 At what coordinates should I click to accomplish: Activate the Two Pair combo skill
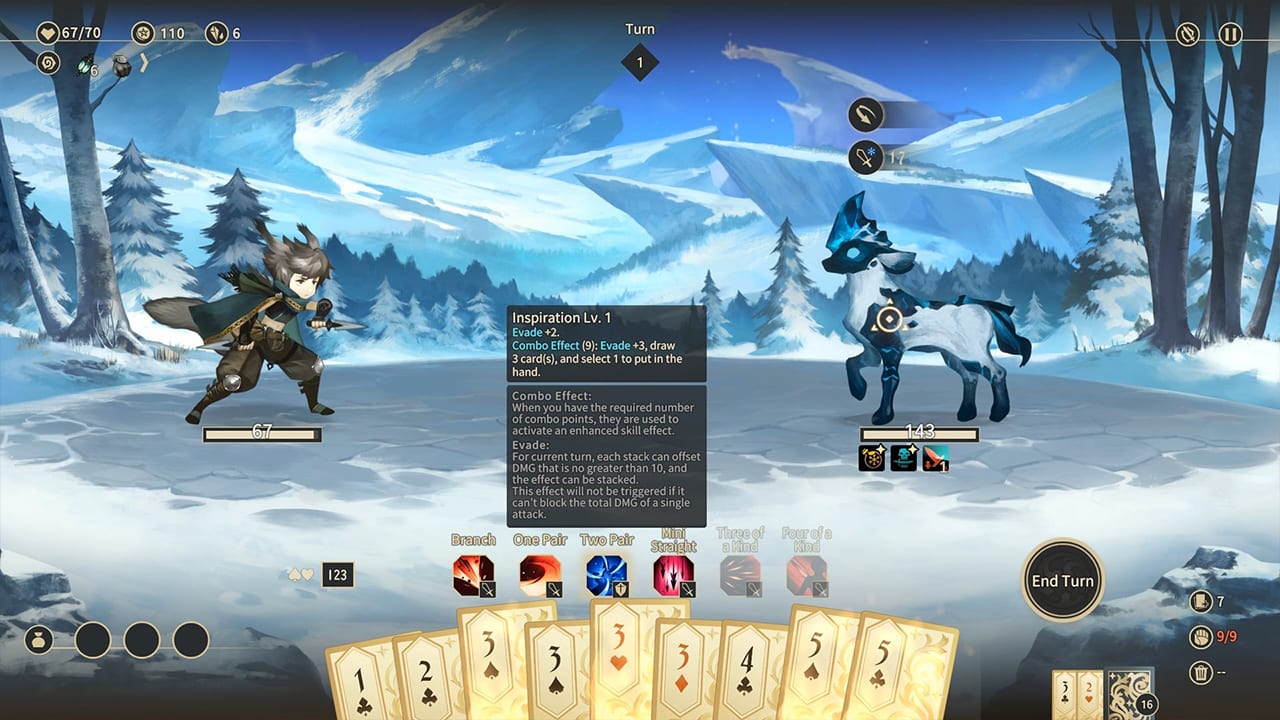608,575
